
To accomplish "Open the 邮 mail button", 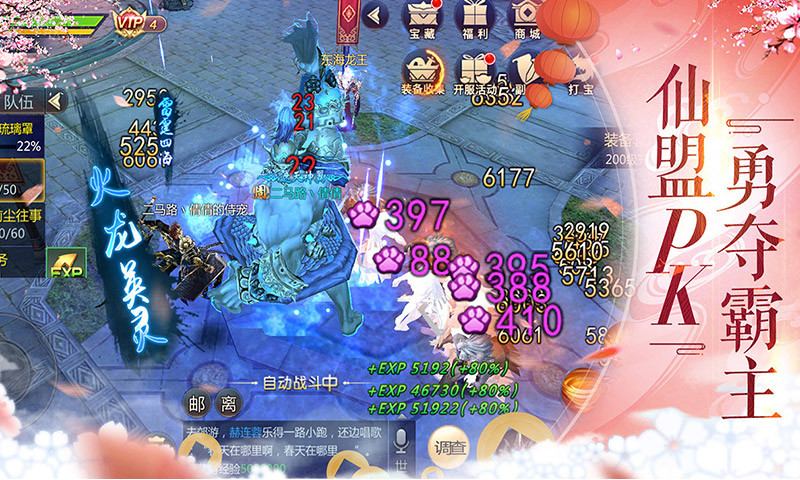I will tap(198, 404).
